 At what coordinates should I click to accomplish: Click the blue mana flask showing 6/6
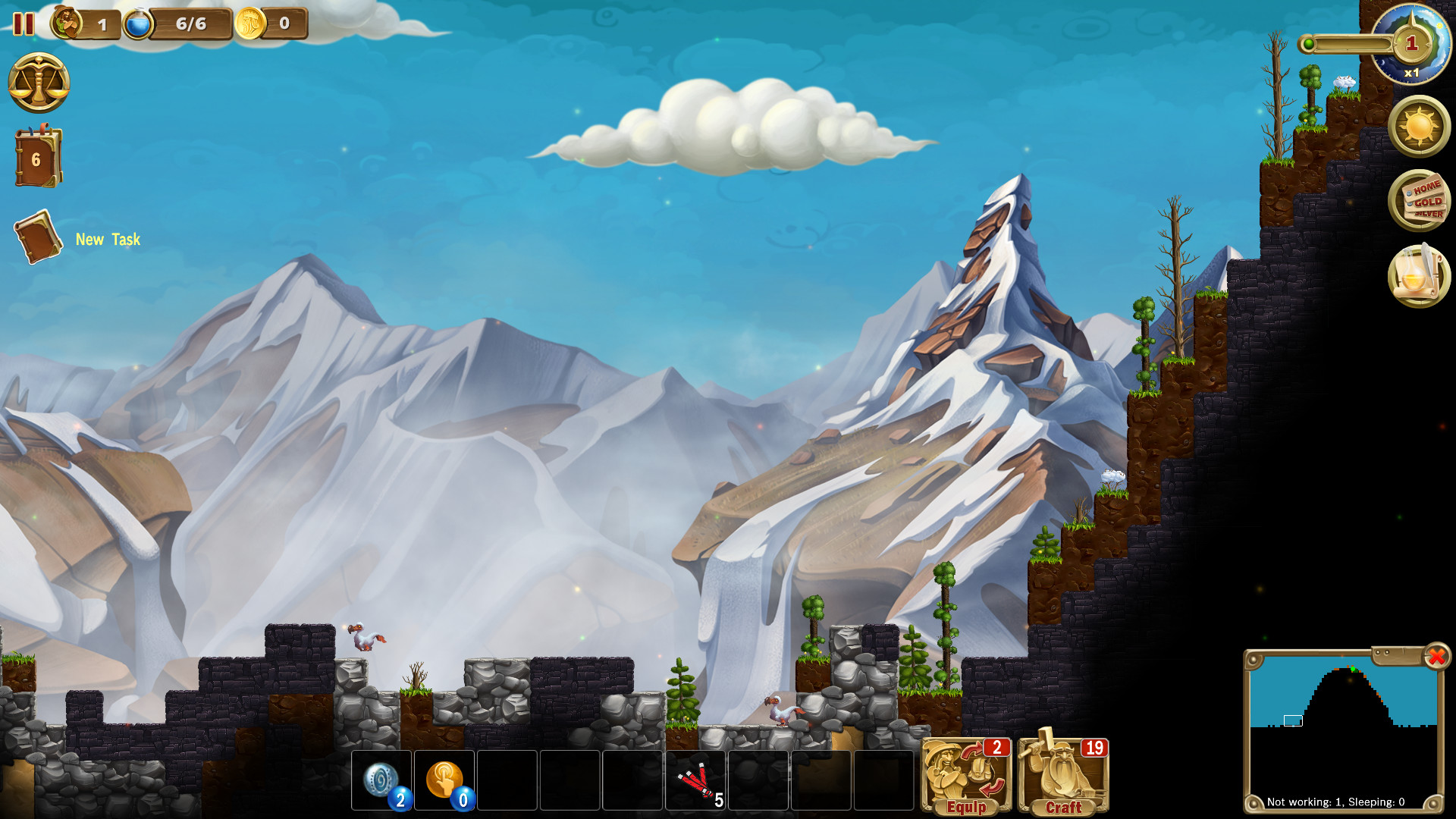tap(139, 24)
